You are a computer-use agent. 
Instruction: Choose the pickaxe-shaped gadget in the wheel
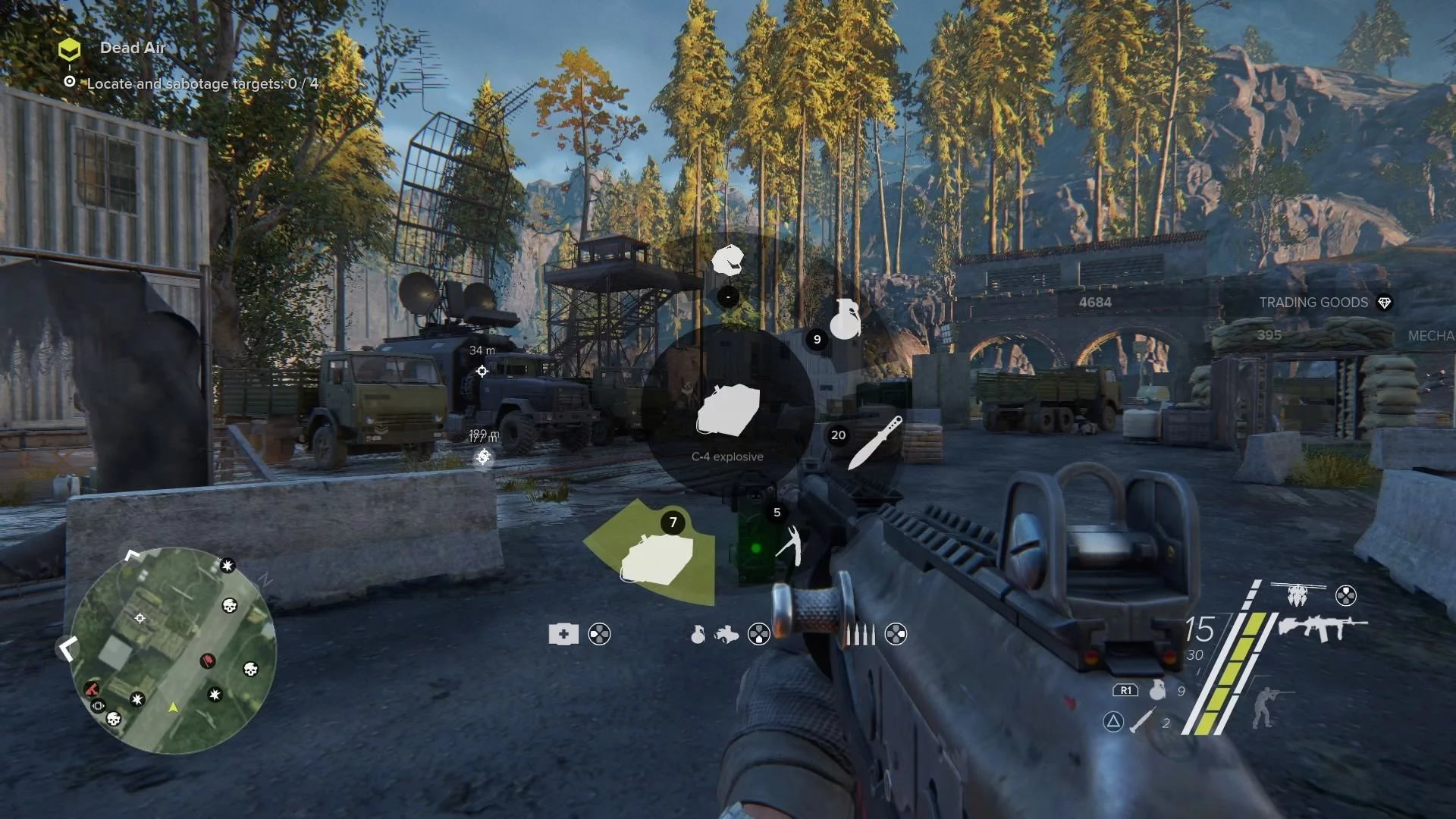click(x=789, y=544)
